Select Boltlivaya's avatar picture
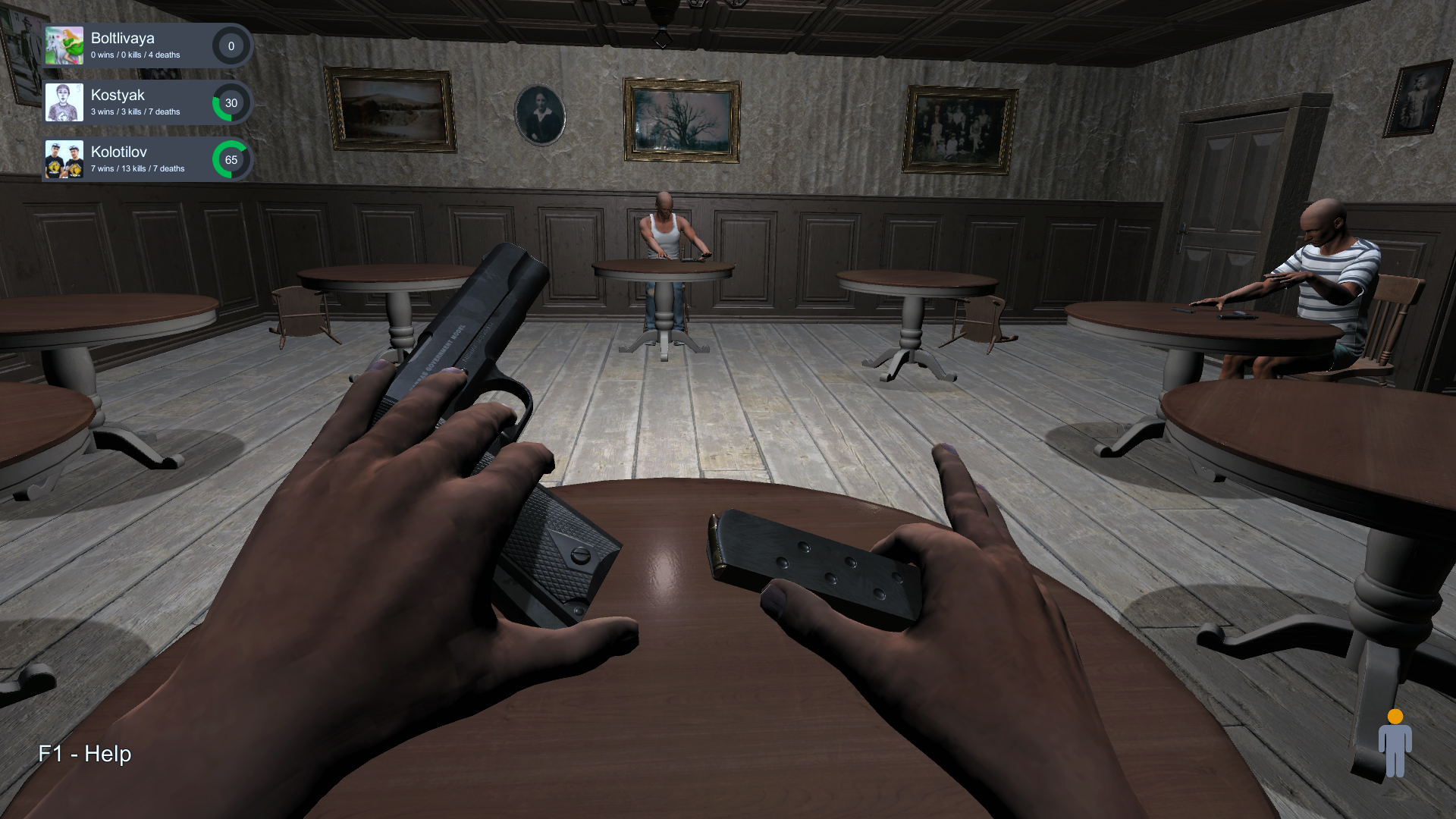The height and width of the screenshot is (819, 1456). pos(64,45)
